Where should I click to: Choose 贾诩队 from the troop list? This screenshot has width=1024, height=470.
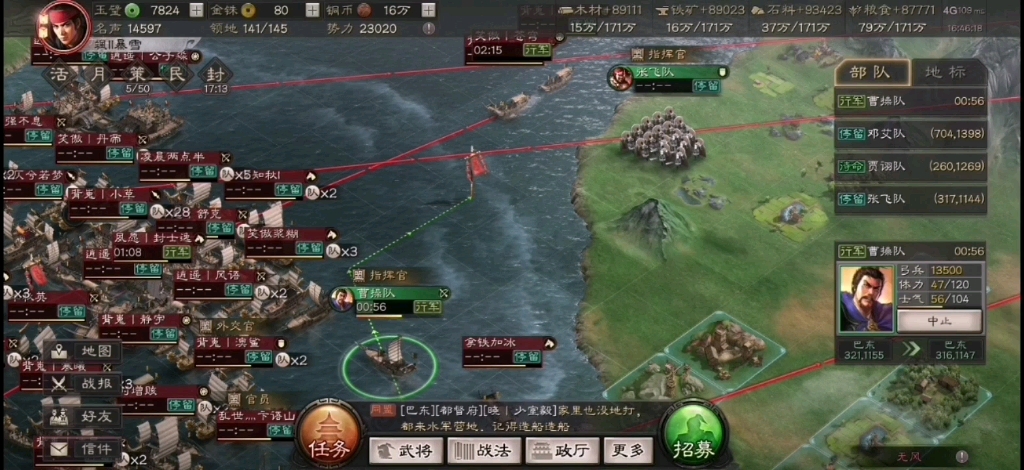pyautogui.click(x=910, y=167)
